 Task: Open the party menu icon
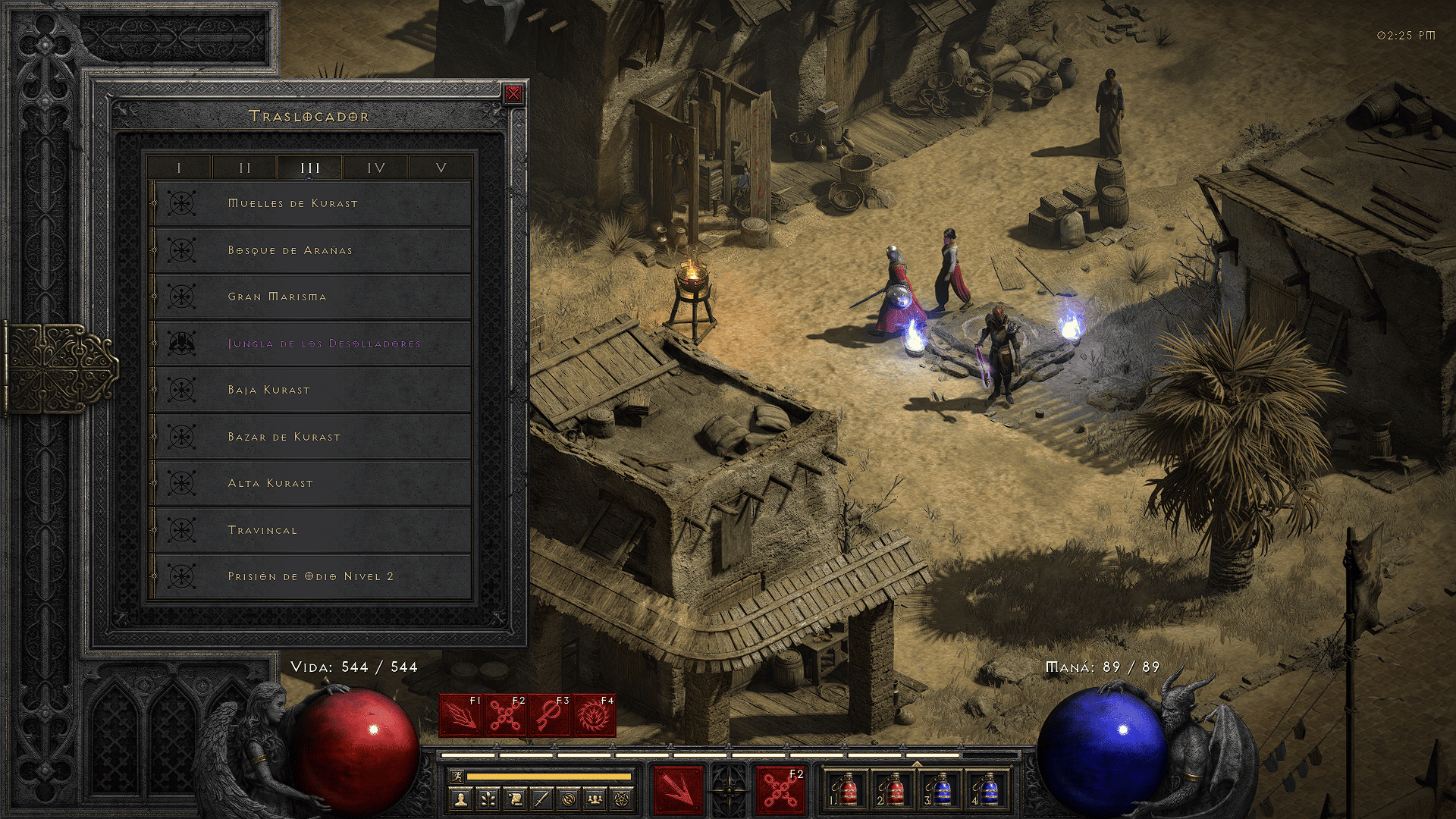pos(596,799)
